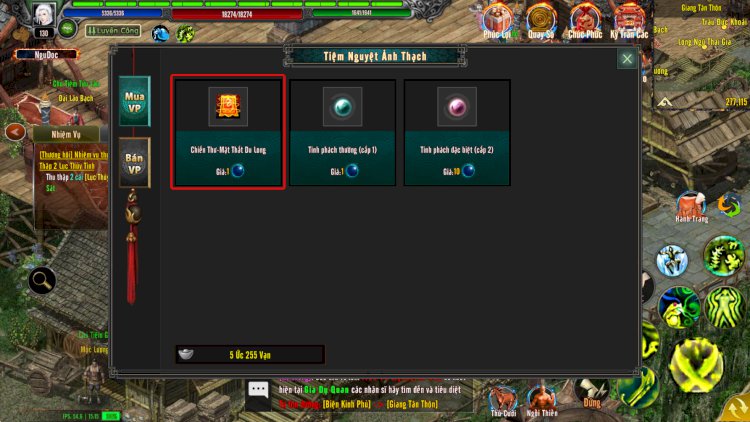Image resolution: width=750 pixels, height=422 pixels.
Task: Close the Tiệm Nguyệt Ảnh Thạch shop window
Action: click(x=626, y=59)
